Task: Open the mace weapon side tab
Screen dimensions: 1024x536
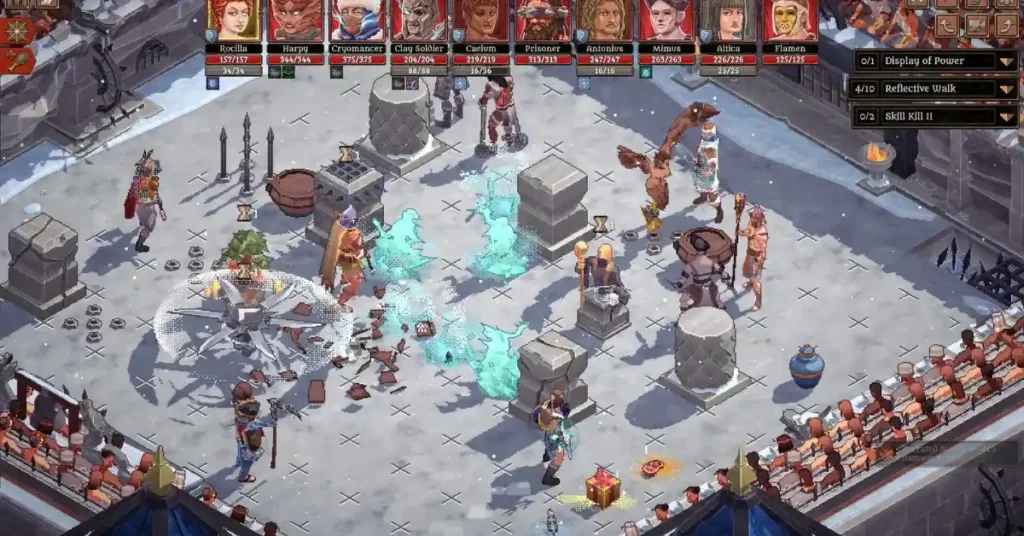Action: coord(17,60)
